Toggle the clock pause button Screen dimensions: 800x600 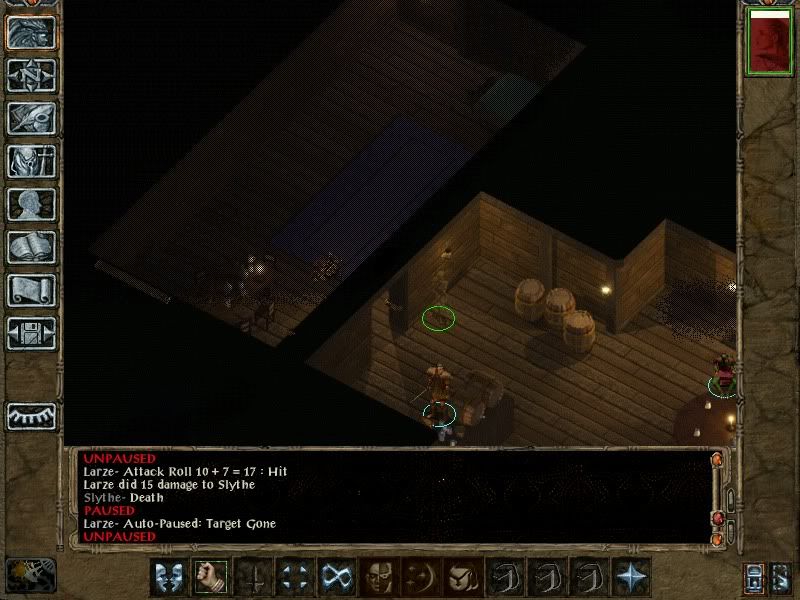pos(30,574)
